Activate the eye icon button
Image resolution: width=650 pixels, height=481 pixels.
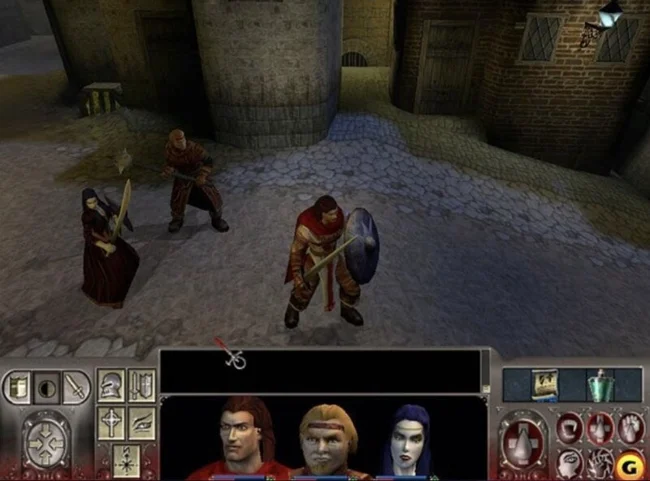[x=141, y=421]
